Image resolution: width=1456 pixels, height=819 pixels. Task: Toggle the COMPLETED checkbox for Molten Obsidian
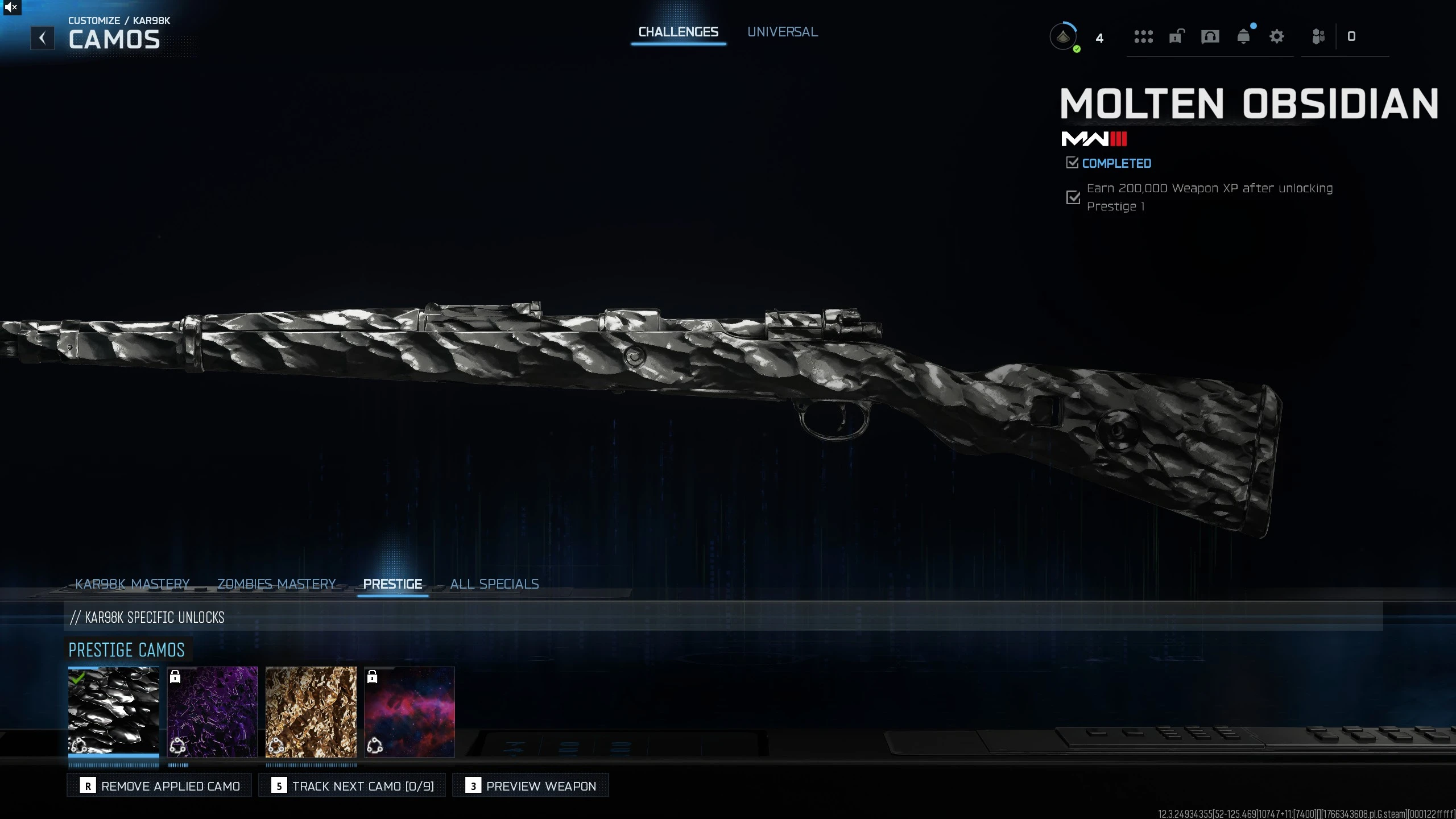(1073, 163)
